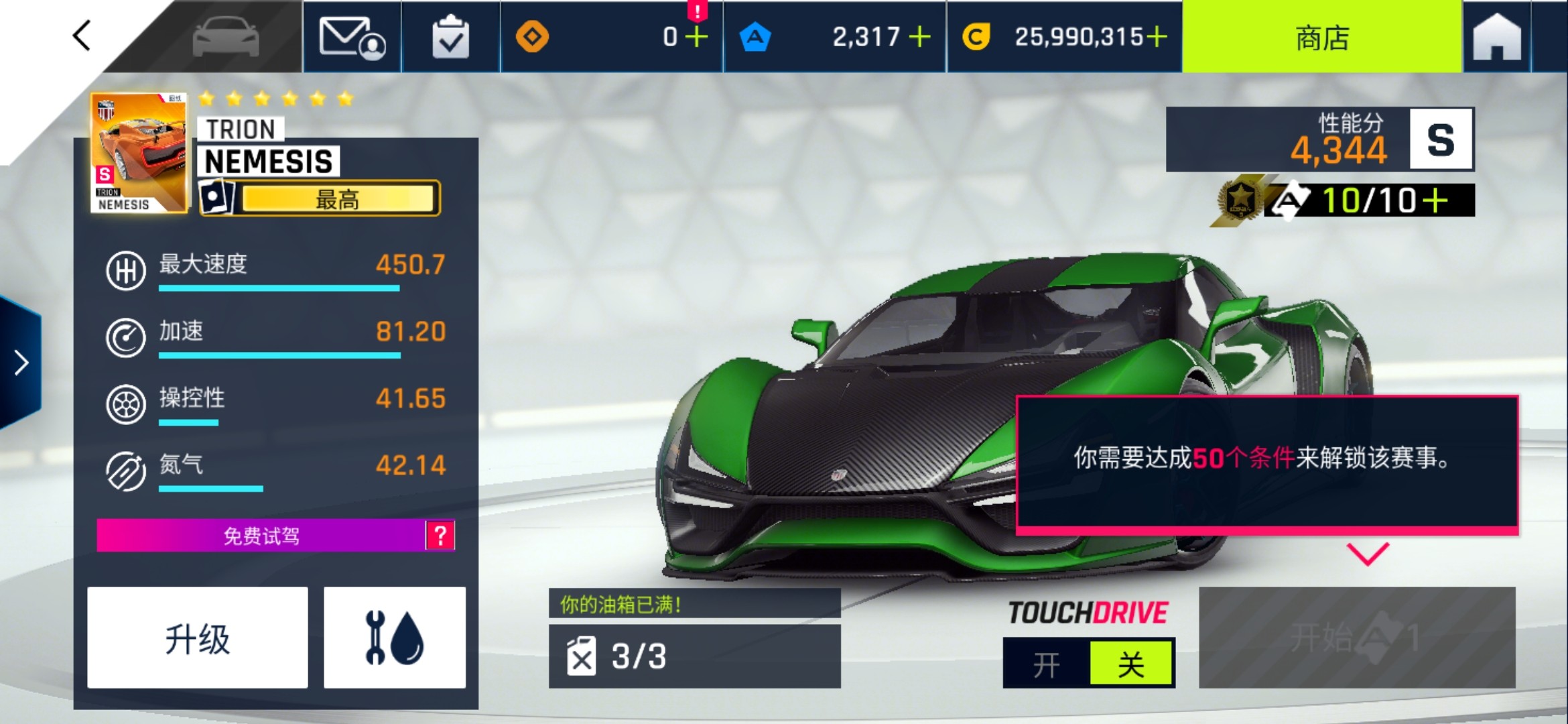
Task: Click the garage car icon at top
Action: coord(226,38)
